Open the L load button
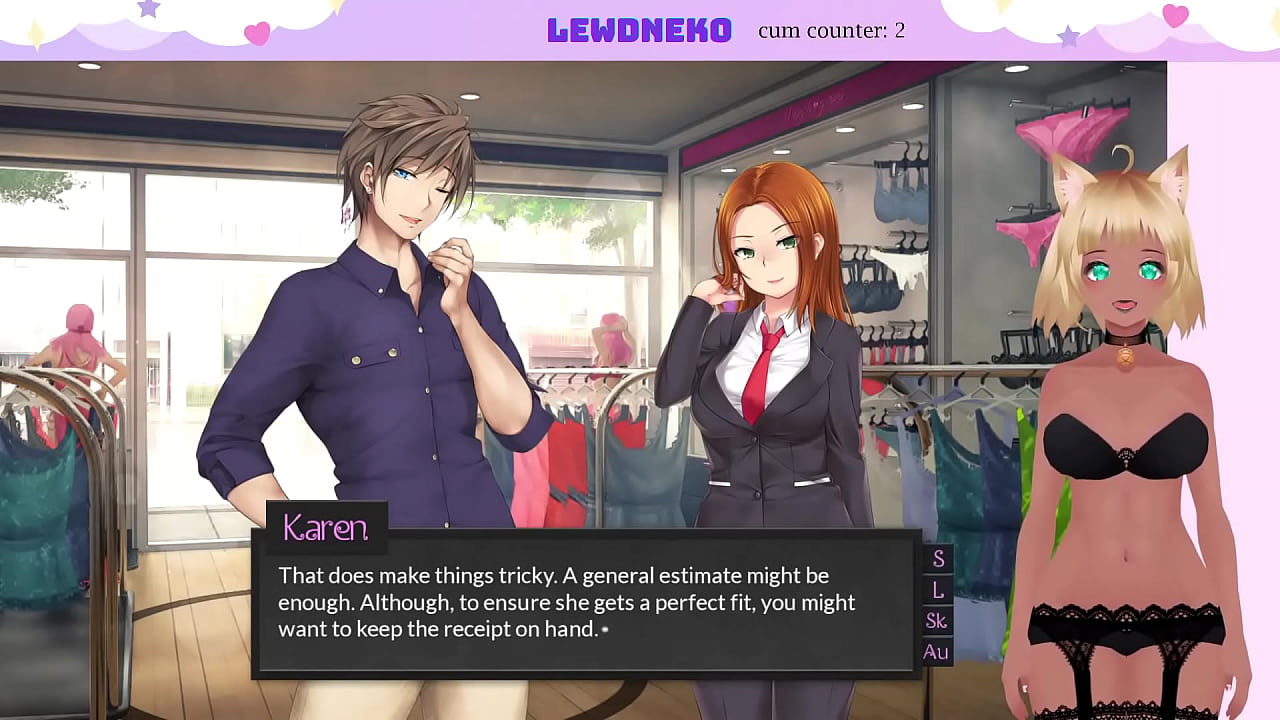Viewport: 1280px width, 720px height. pyautogui.click(x=938, y=590)
